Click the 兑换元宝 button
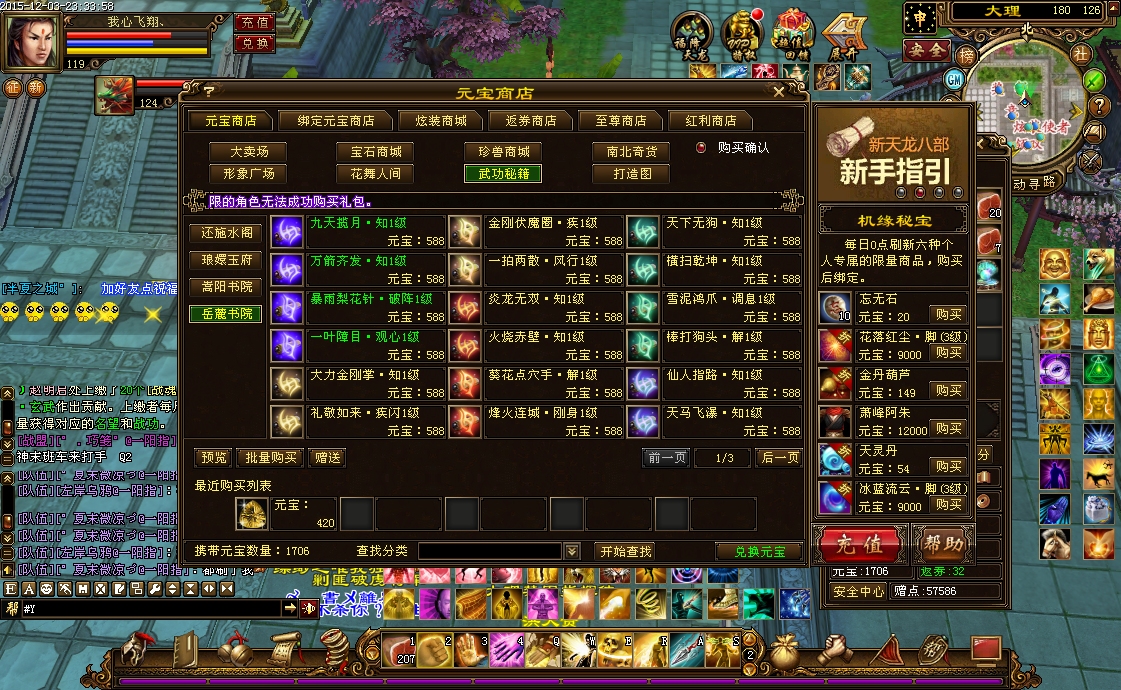Image resolution: width=1121 pixels, height=690 pixels. (759, 551)
